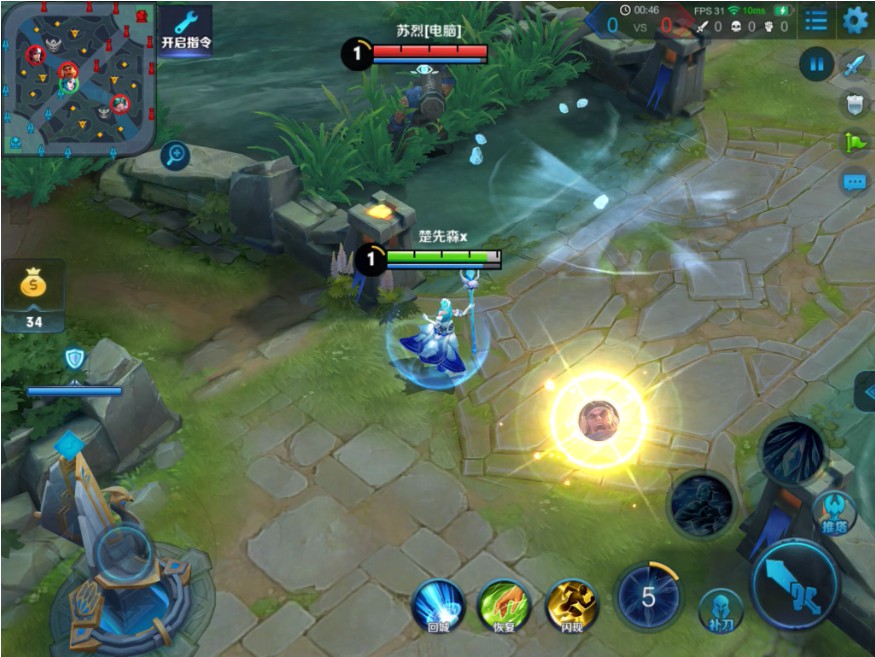Expand the side panel arrow on right edge
The image size is (875, 657).
coord(865,391)
